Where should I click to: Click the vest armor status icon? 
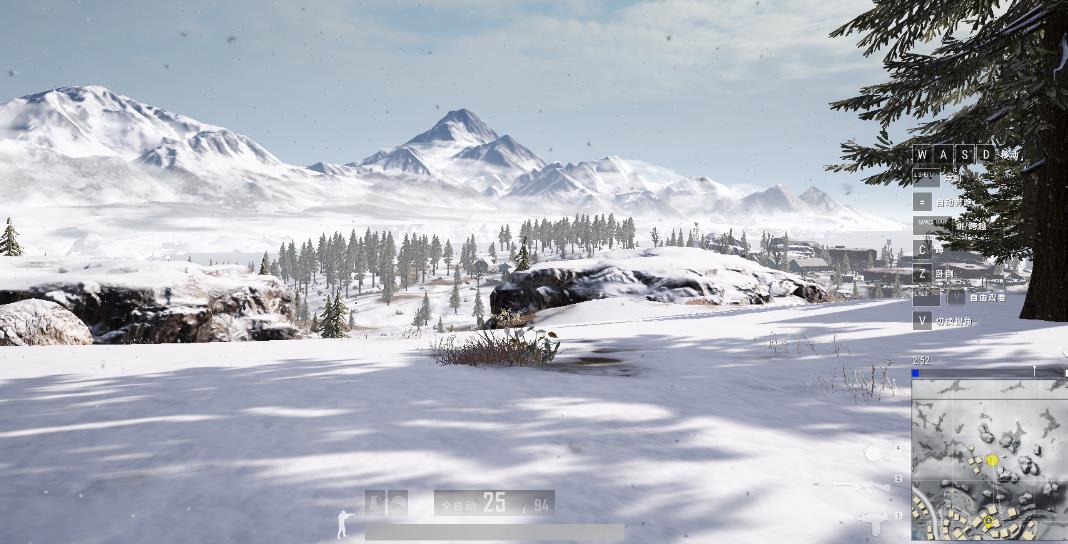pyautogui.click(x=376, y=503)
